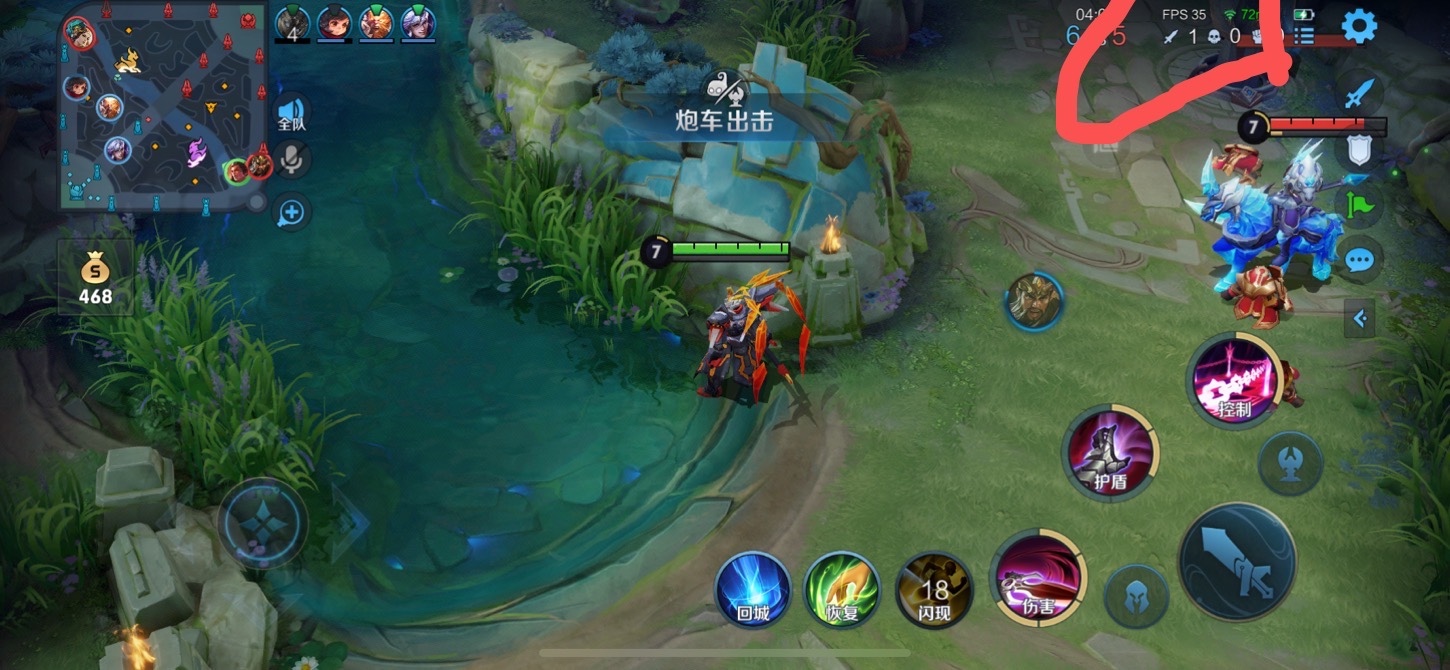
Task: Send the blue sword attack signal
Action: 1358,95
